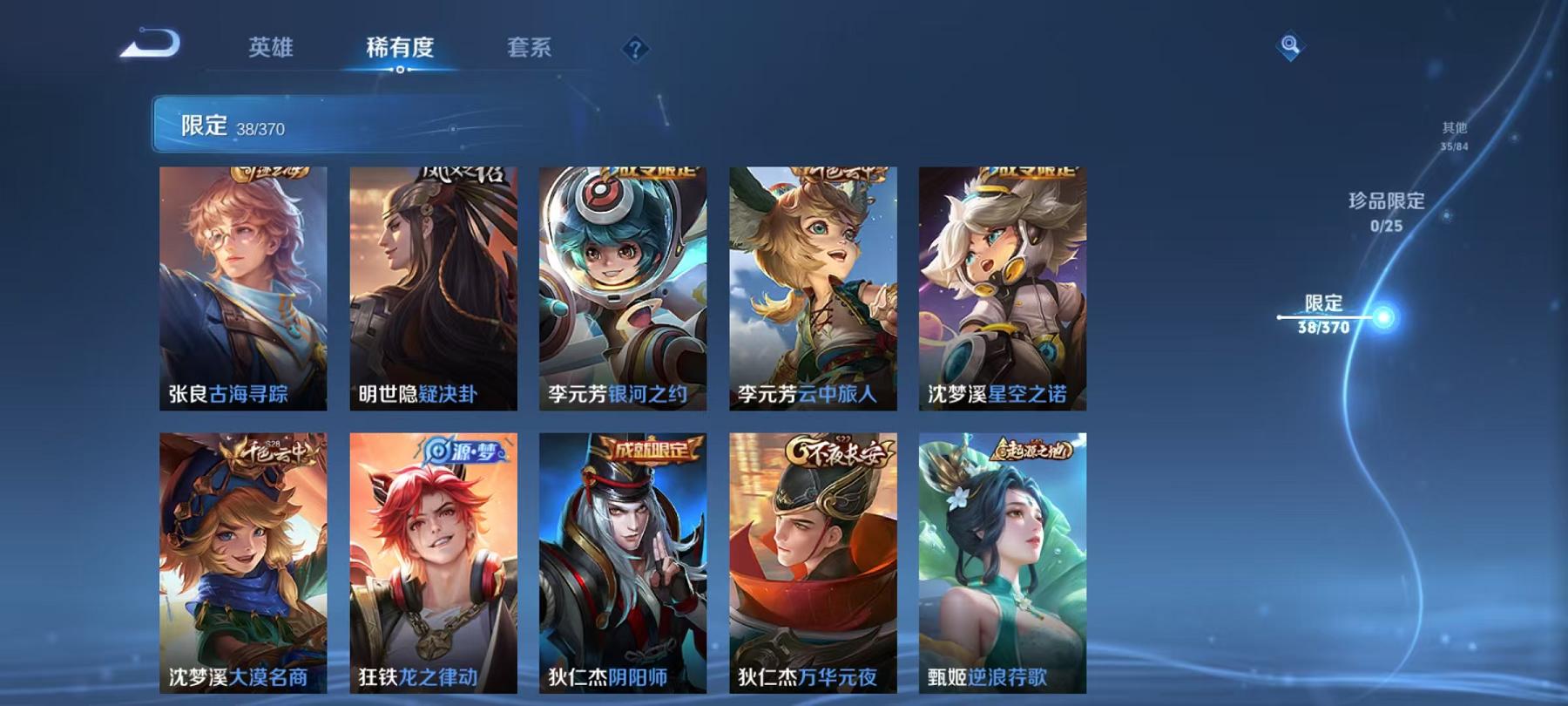Click the glowing node beside 限定 on the right
The image size is (1568, 706).
coord(1383,316)
